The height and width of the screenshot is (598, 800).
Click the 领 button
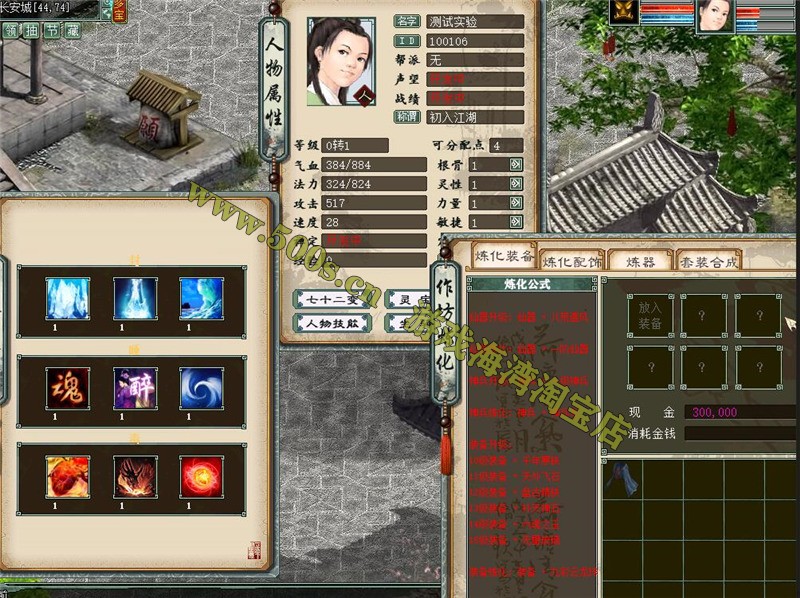click(12, 31)
